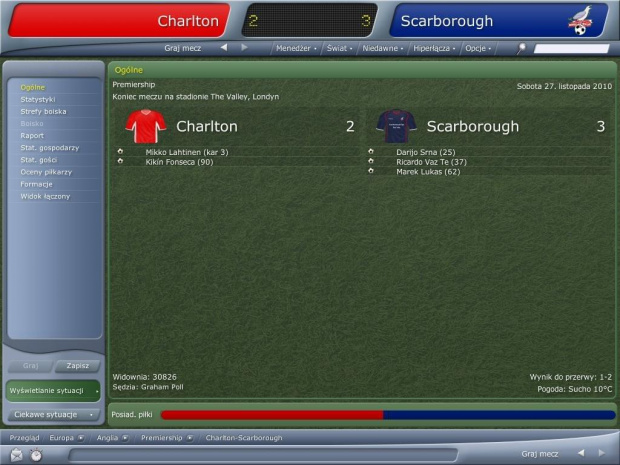
Task: Show Stat. gości for the away team
Action: [x=39, y=159]
